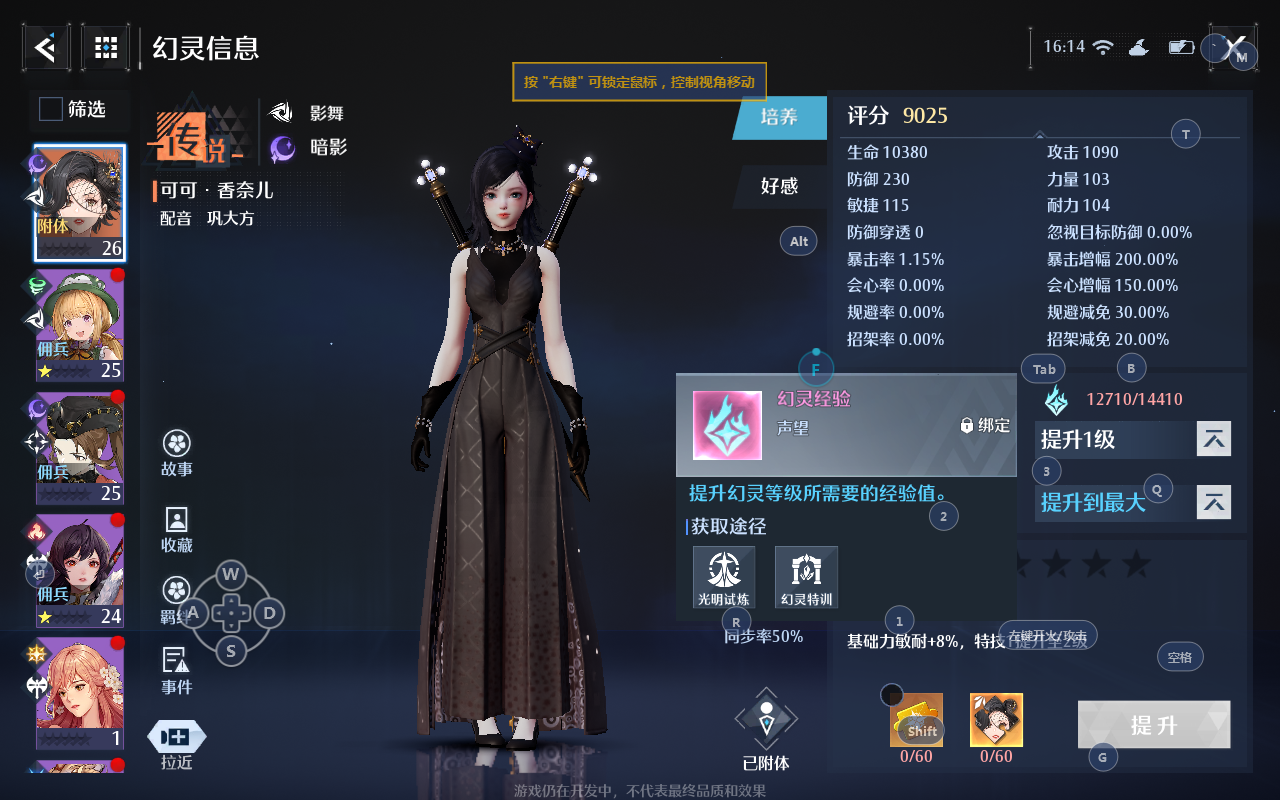This screenshot has width=1280, height=800.
Task: Click the 拉近 zoom-in camera button
Action: pos(177,745)
